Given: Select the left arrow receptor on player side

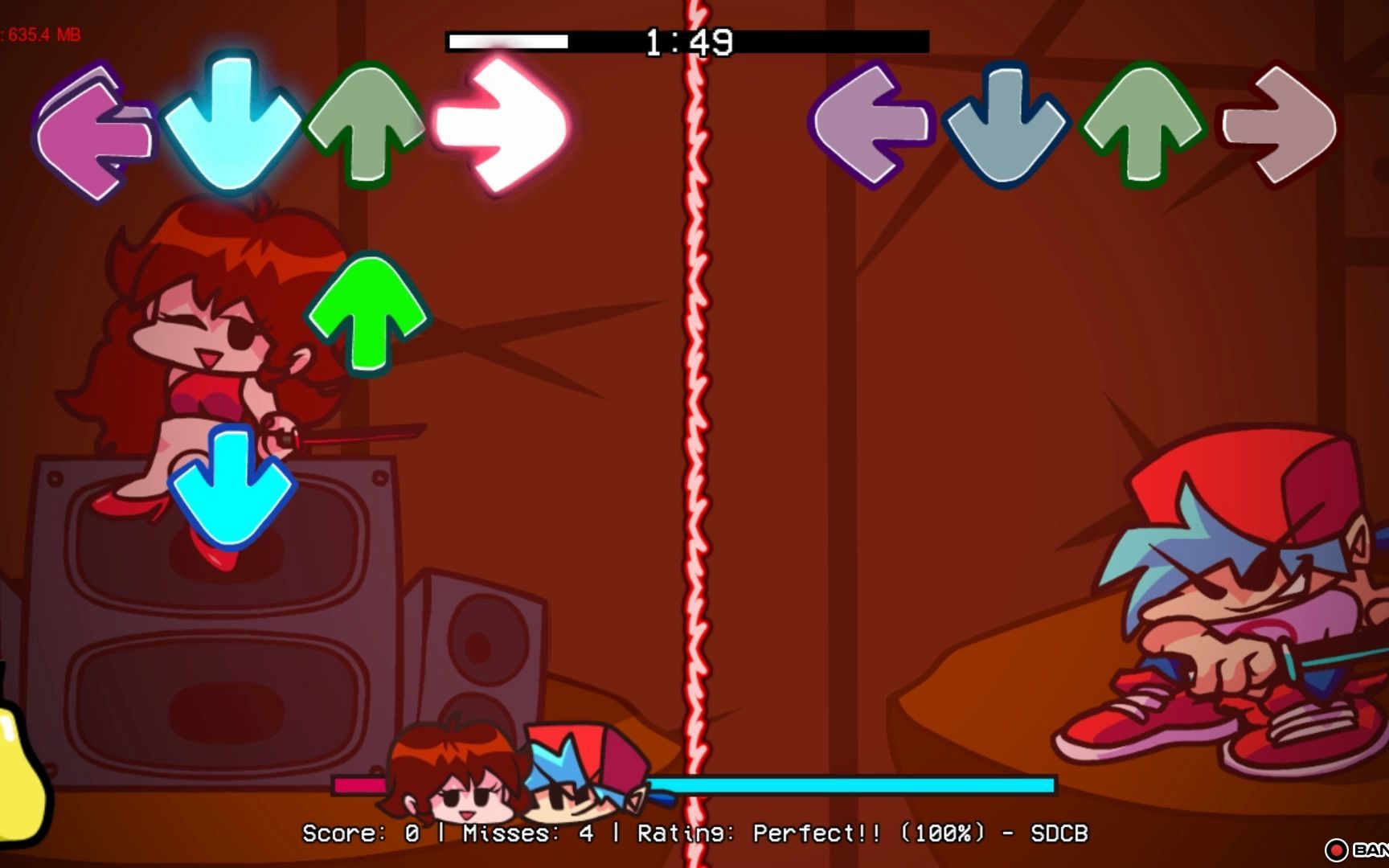Looking at the screenshot, I should pyautogui.click(x=92, y=129).
